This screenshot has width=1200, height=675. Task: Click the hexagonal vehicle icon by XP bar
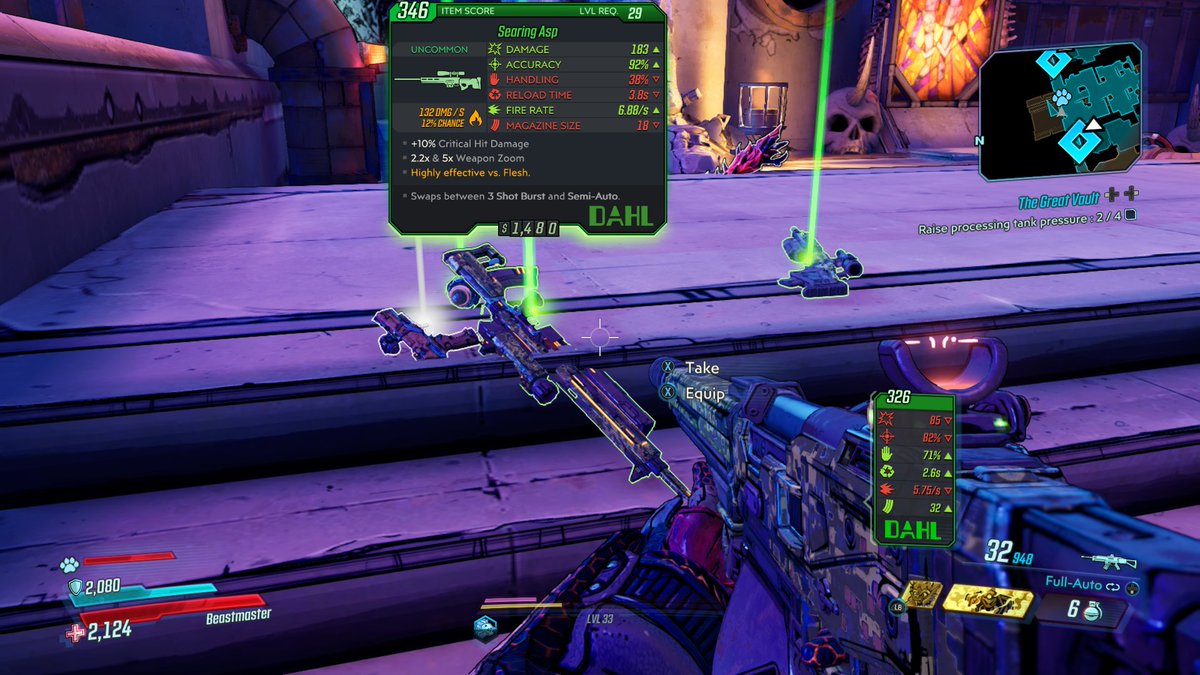484,626
